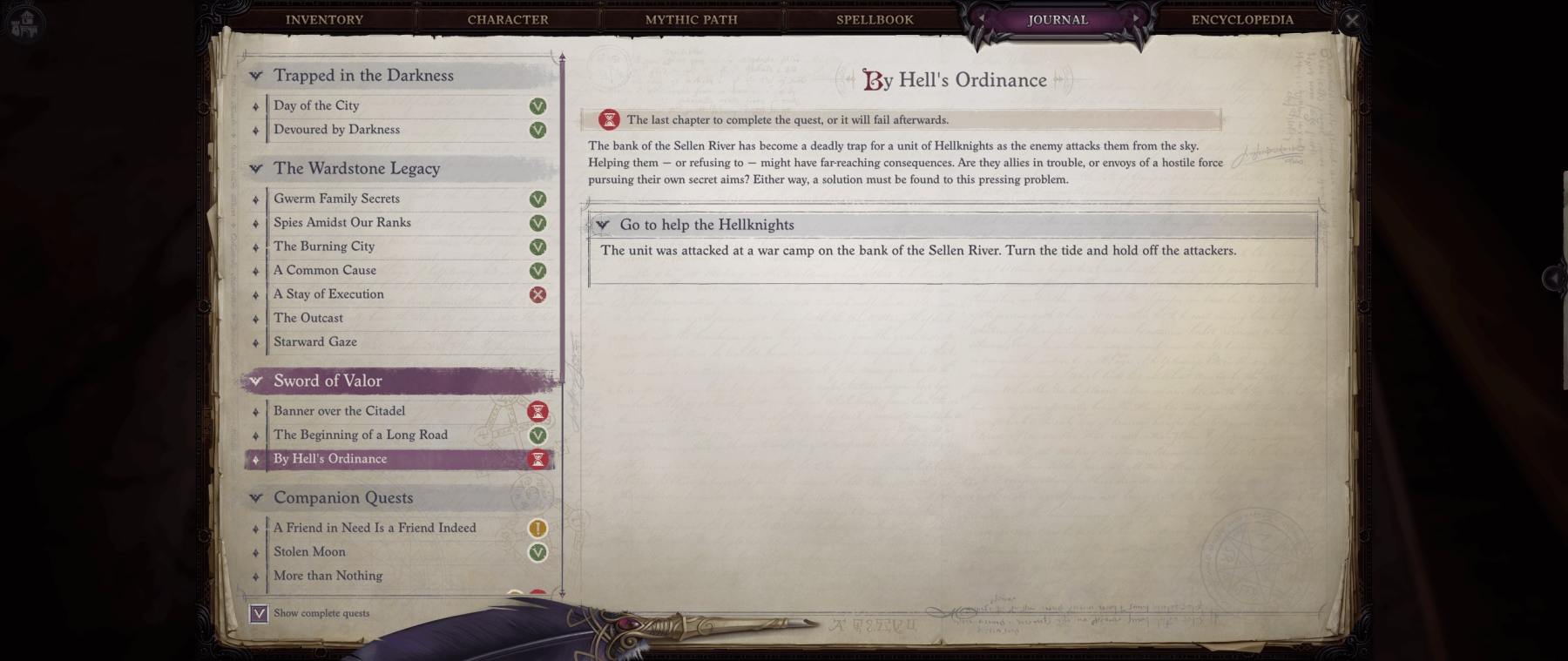
Task: Open the Spellbook tab
Action: pyautogui.click(x=875, y=19)
